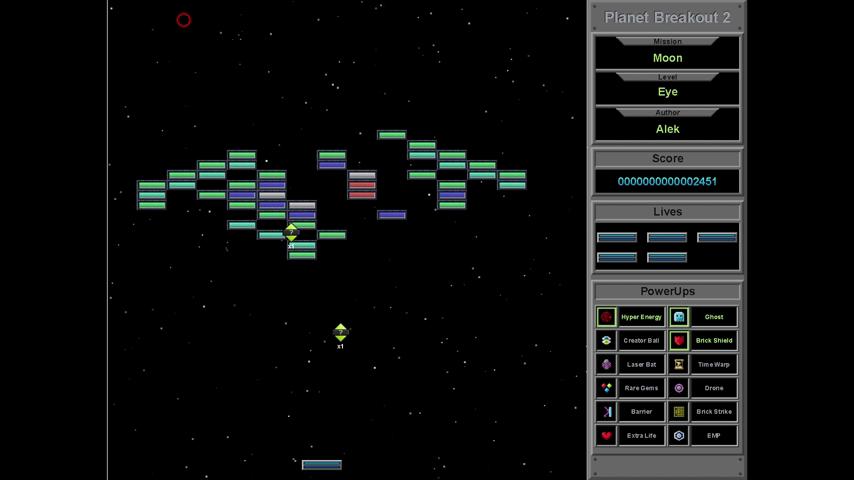This screenshot has width=854, height=480.
Task: Select the Laser Bat powerup icon
Action: (606, 365)
